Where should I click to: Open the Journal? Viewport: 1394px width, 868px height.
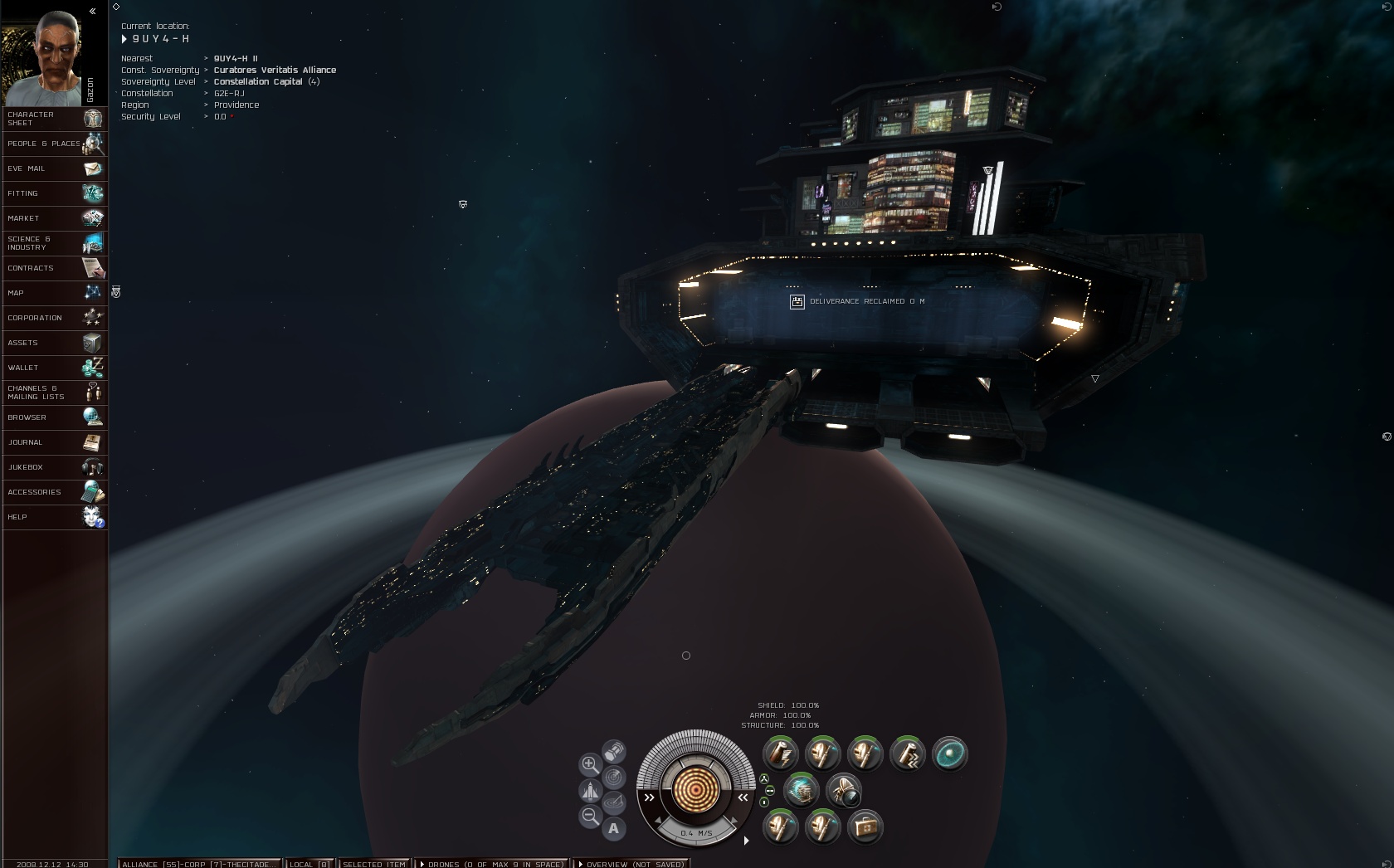coord(55,442)
